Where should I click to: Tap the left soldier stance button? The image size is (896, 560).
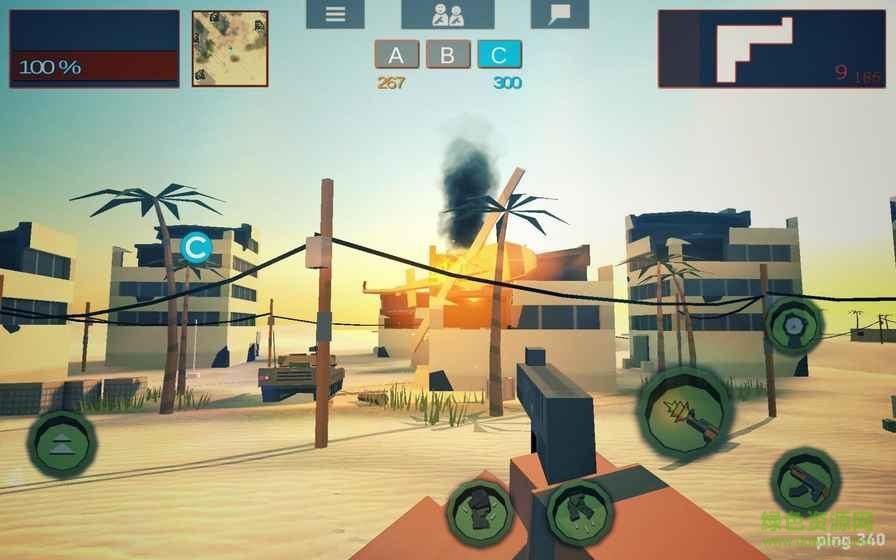[x=480, y=512]
